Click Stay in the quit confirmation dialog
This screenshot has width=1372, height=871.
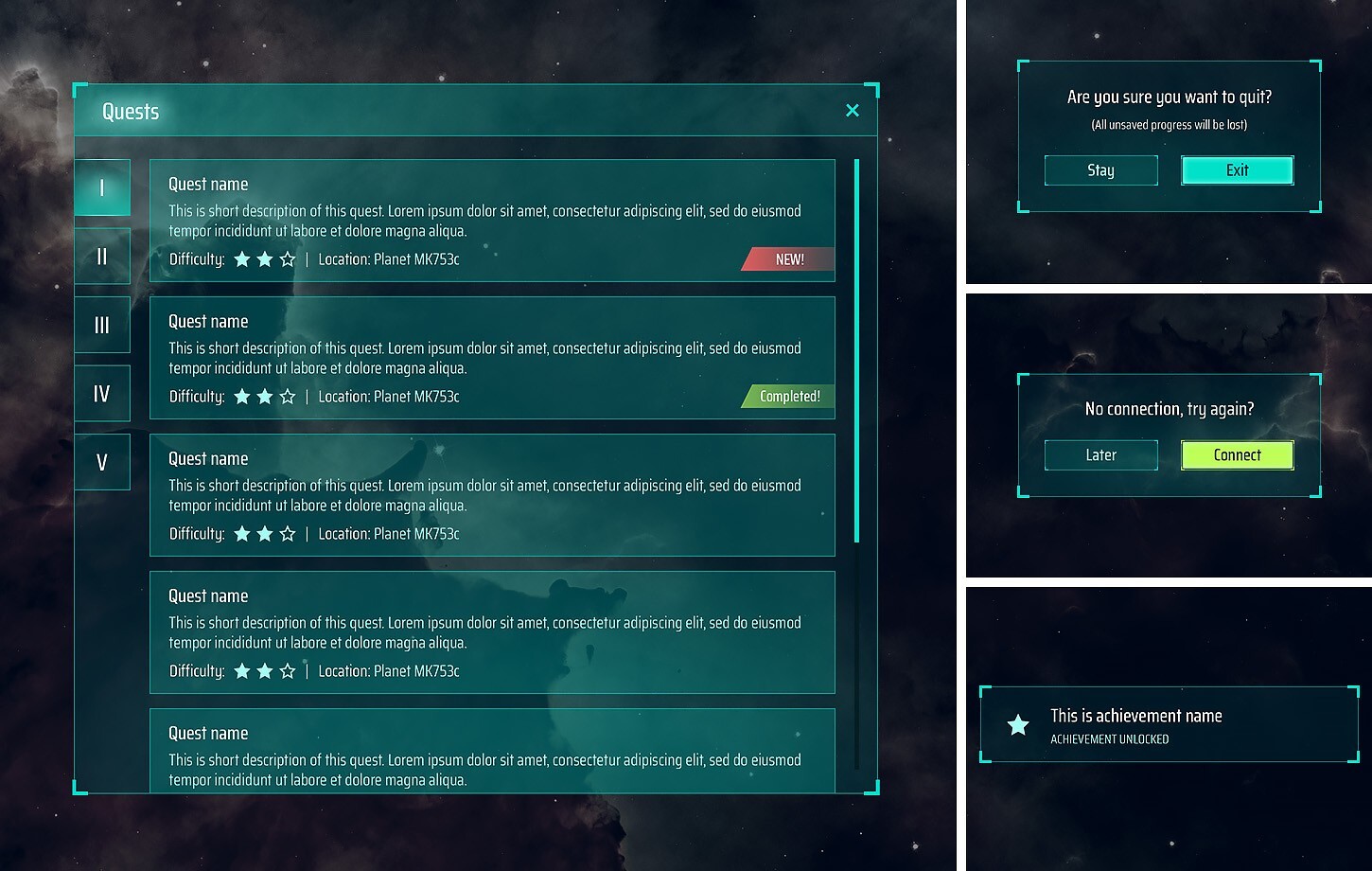[1100, 169]
